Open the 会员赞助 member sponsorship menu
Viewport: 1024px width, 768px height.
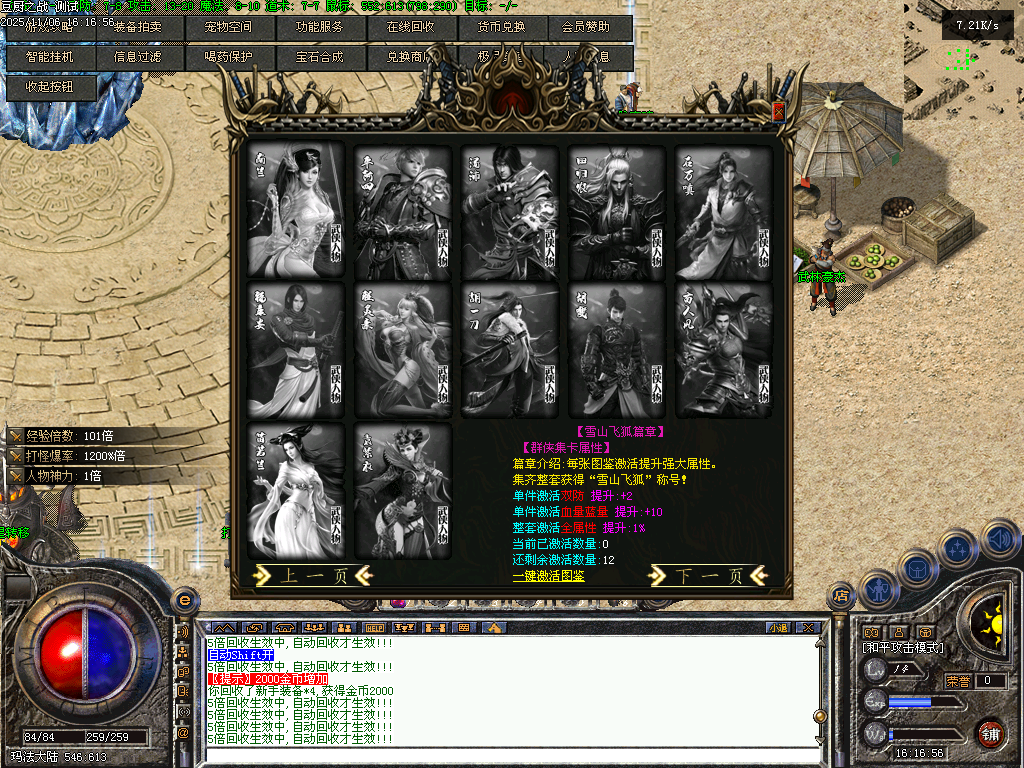(x=587, y=27)
